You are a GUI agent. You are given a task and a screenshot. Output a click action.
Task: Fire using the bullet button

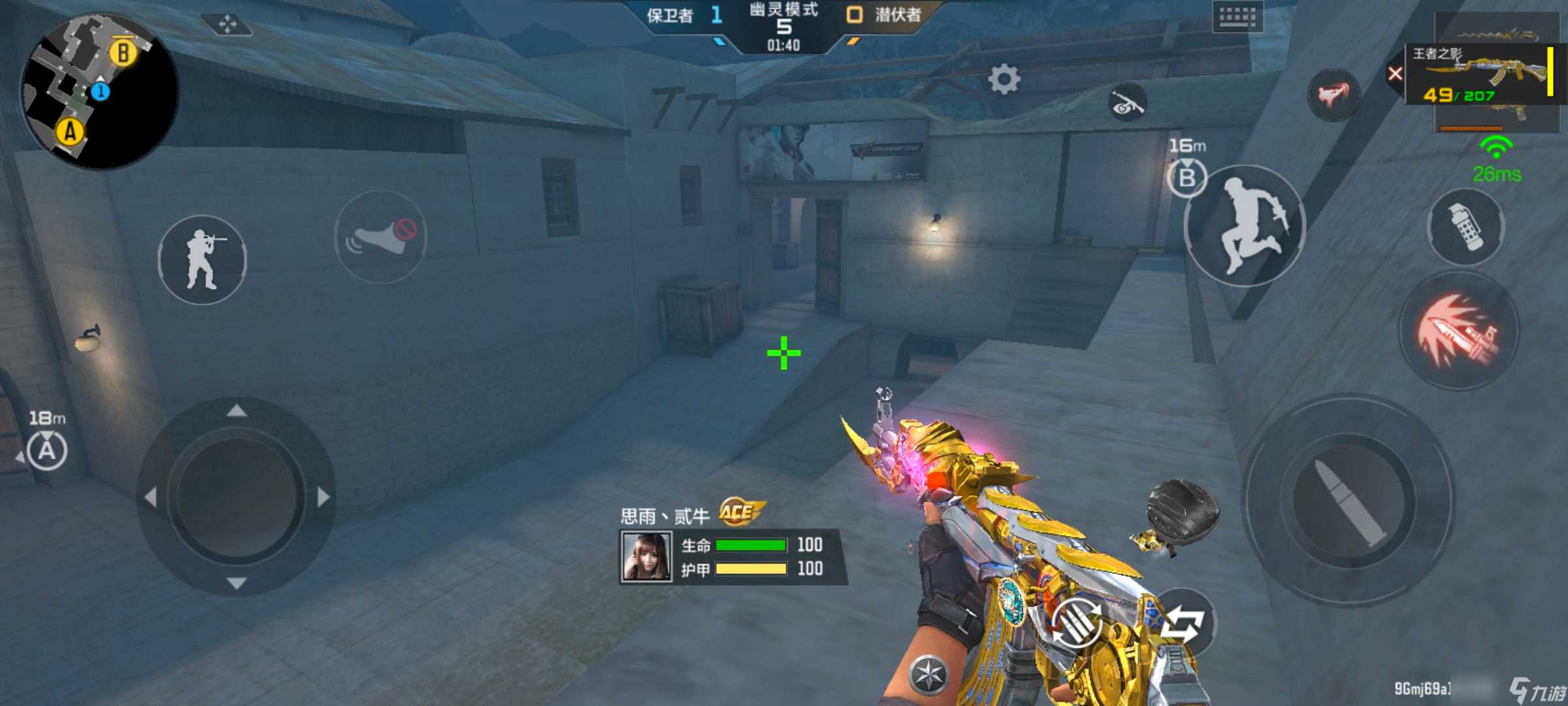(1348, 500)
